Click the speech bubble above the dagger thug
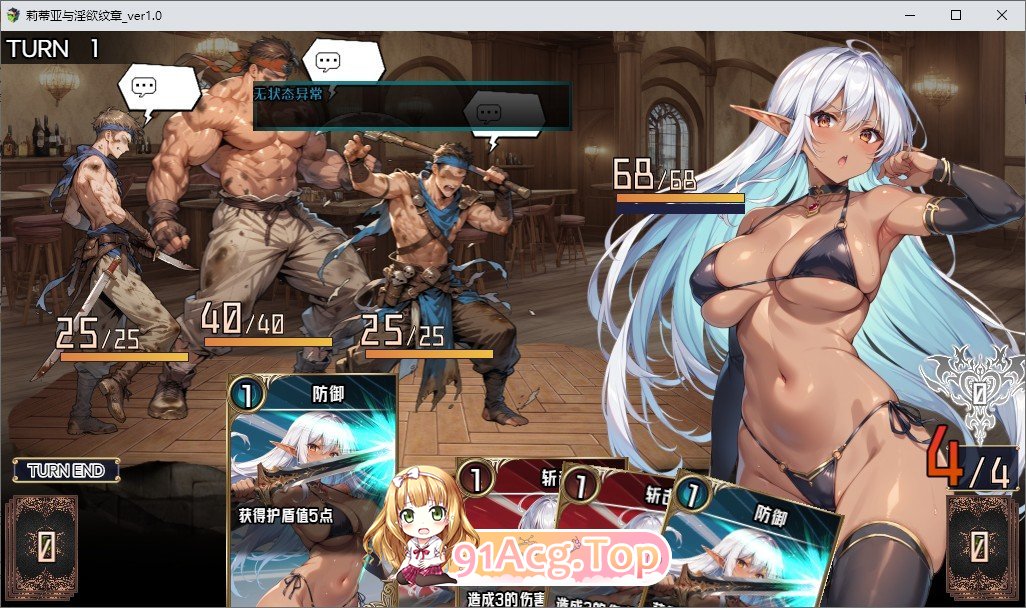 [158, 87]
